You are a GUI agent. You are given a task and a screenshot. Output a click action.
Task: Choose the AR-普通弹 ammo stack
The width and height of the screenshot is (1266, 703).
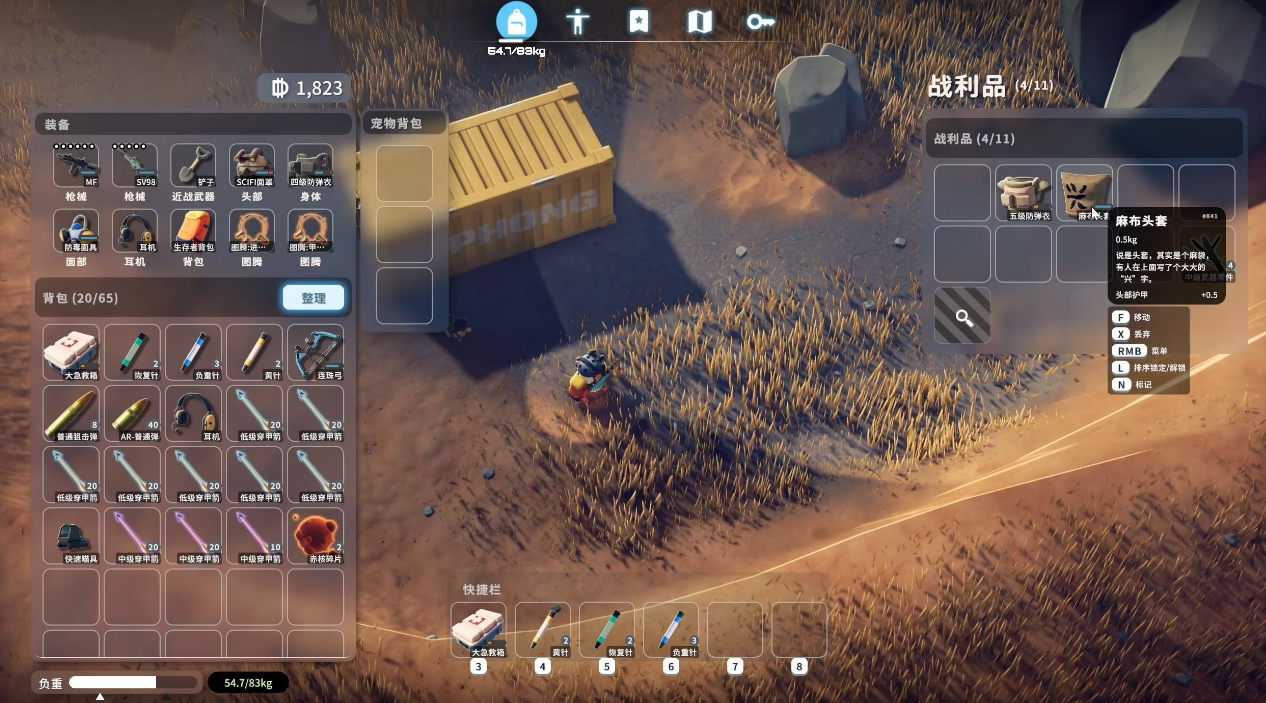[132, 413]
